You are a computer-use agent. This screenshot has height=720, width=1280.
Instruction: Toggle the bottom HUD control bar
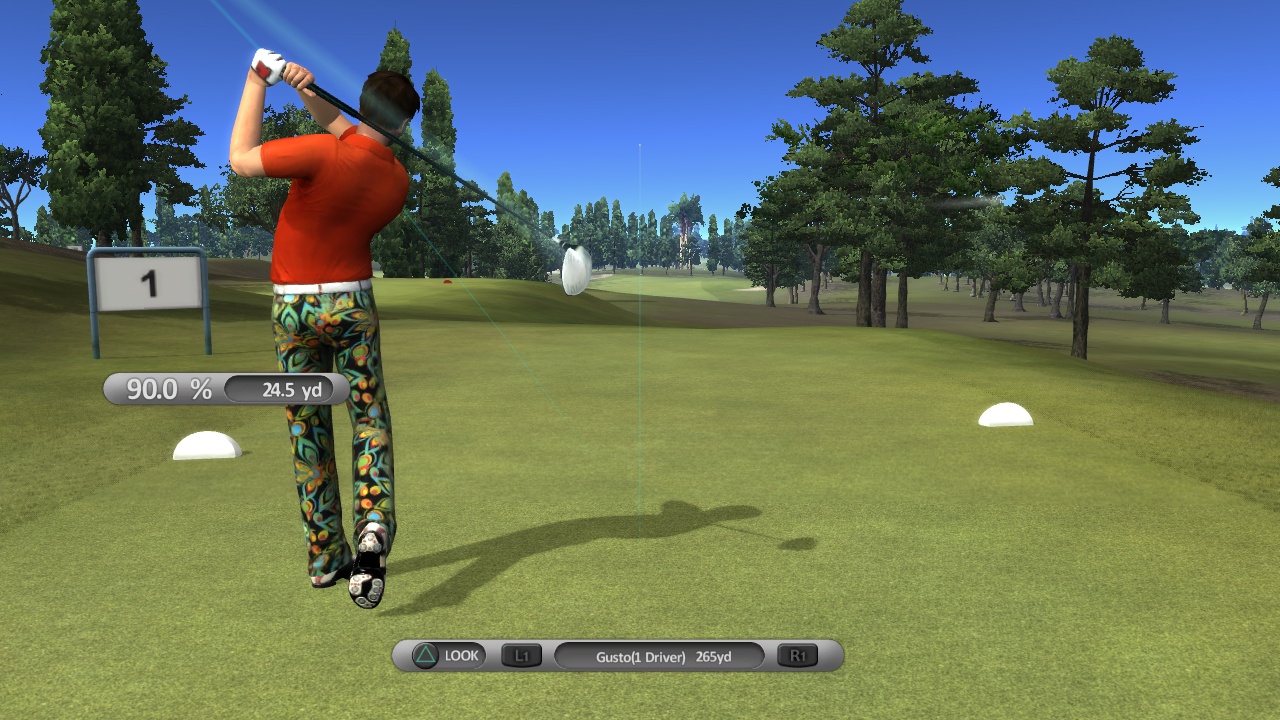point(610,655)
